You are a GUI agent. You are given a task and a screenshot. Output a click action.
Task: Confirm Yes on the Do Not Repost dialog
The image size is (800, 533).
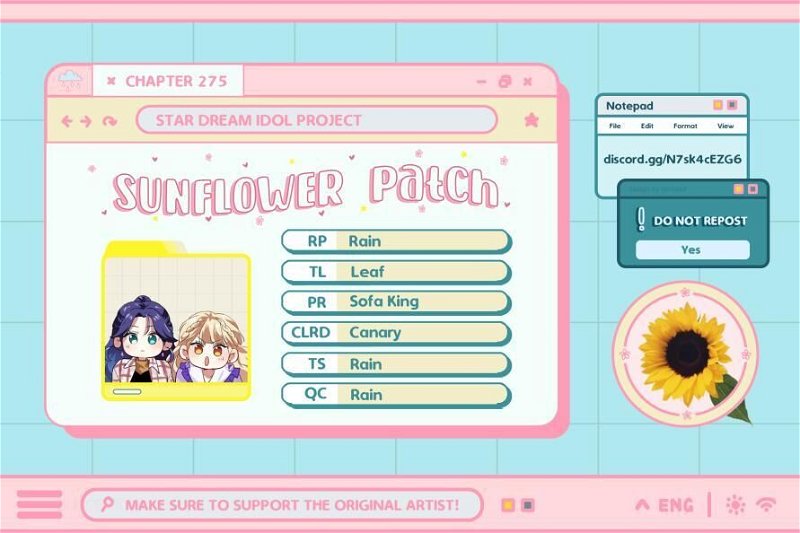click(691, 250)
